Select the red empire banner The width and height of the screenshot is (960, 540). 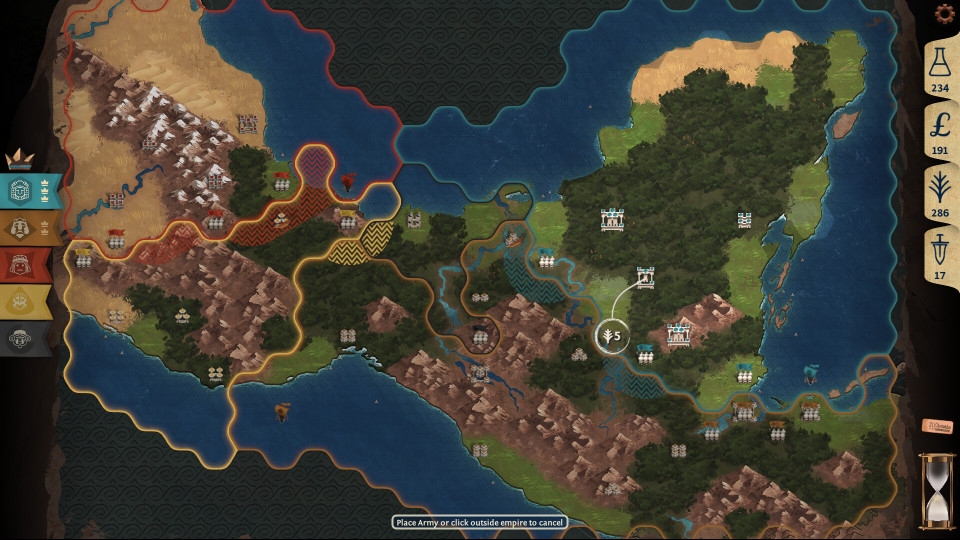pyautogui.click(x=30, y=264)
